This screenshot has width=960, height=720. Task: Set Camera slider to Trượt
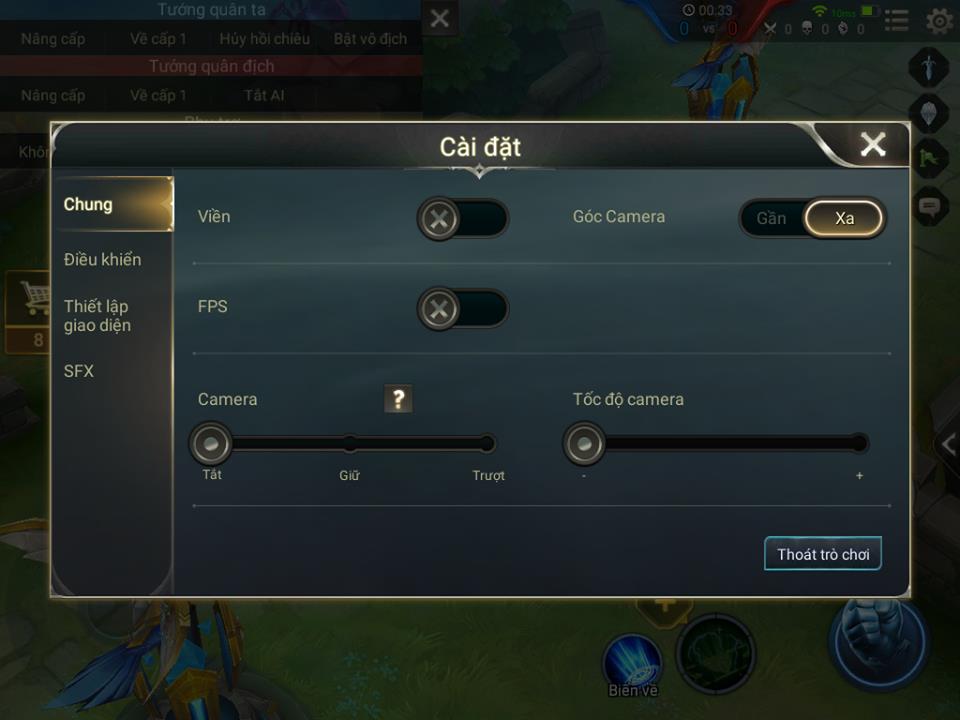487,443
